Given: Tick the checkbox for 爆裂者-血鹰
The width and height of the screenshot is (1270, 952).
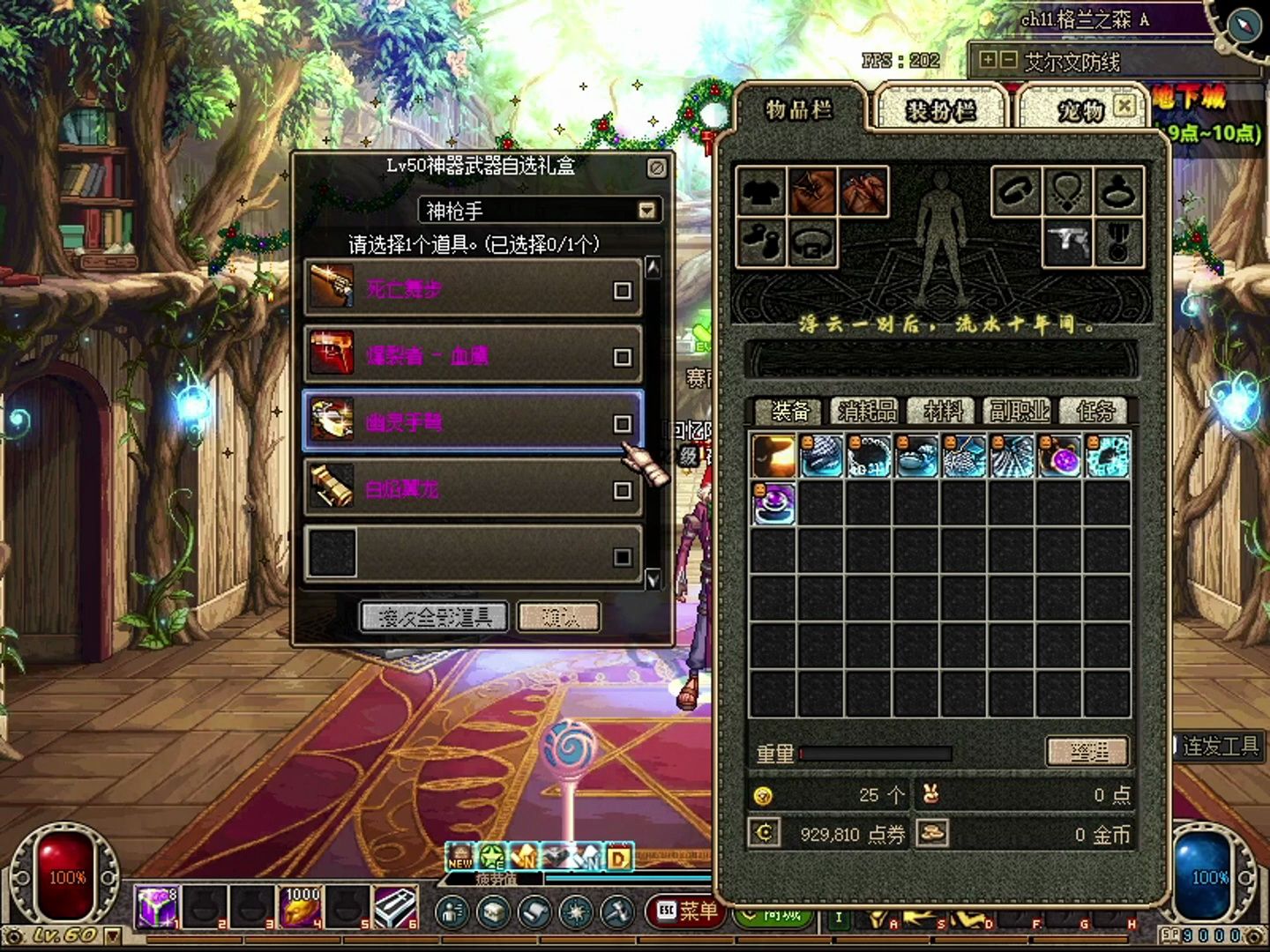Looking at the screenshot, I should click(x=623, y=356).
